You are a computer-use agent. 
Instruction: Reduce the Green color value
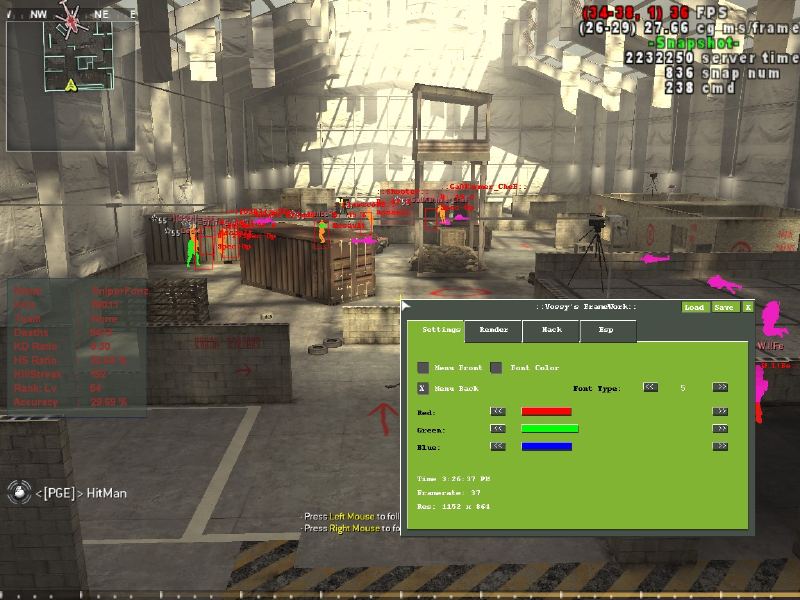497,429
